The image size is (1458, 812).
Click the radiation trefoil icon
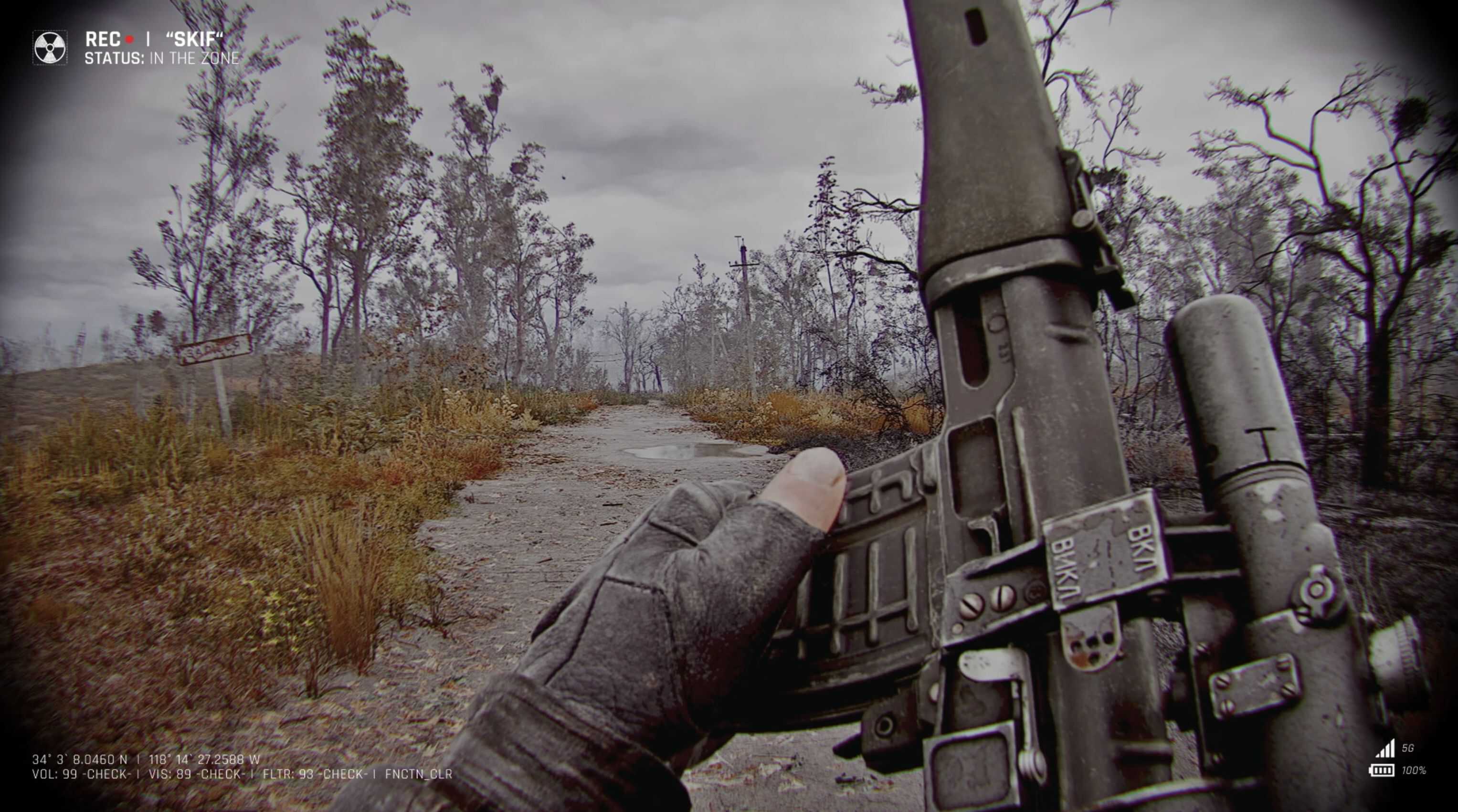coord(50,48)
